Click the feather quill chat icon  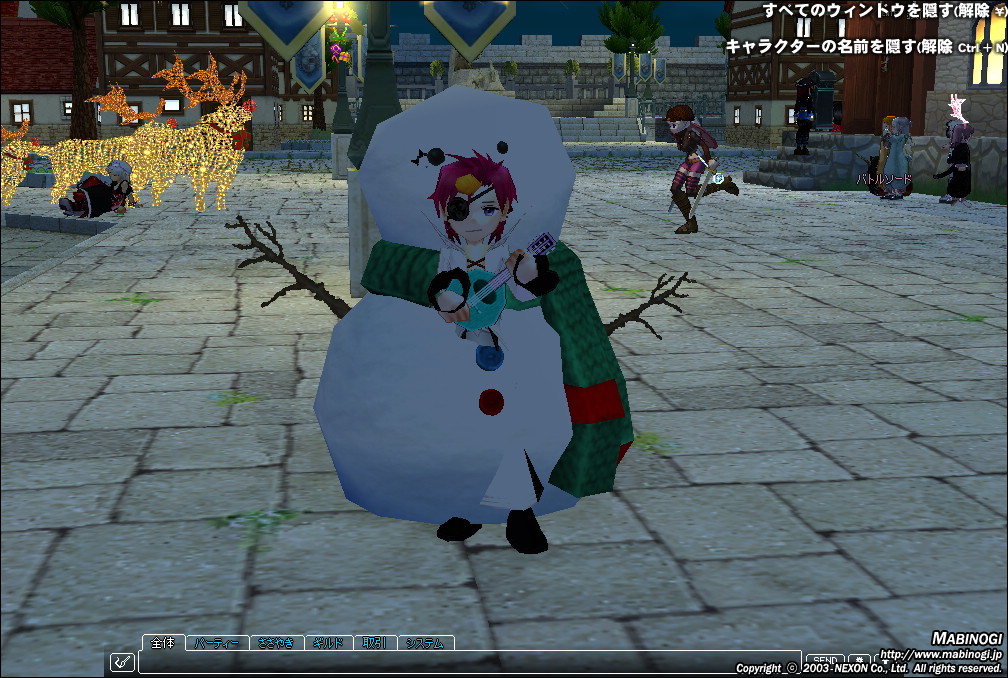(122, 661)
